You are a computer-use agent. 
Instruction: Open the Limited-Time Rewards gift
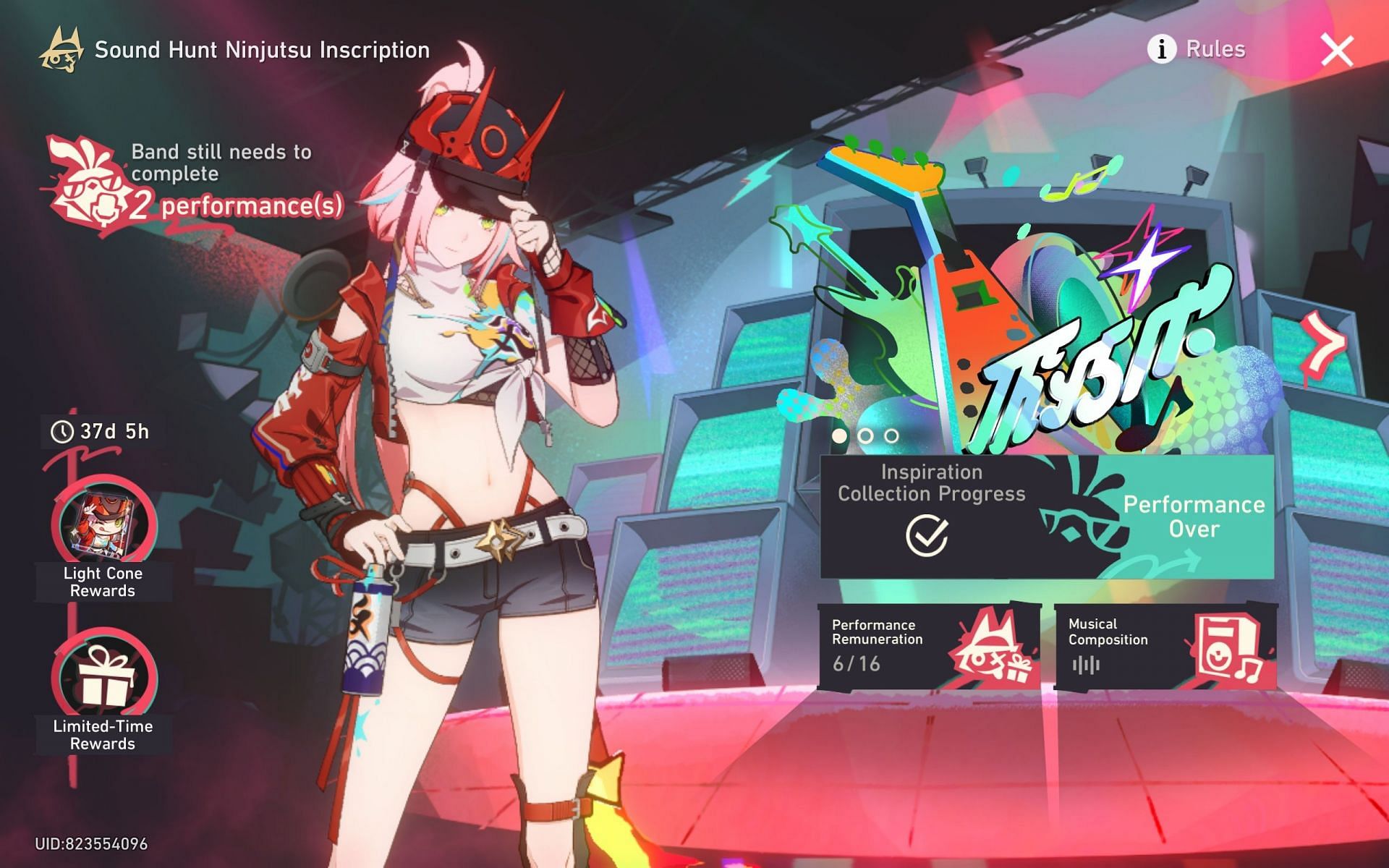[x=103, y=678]
